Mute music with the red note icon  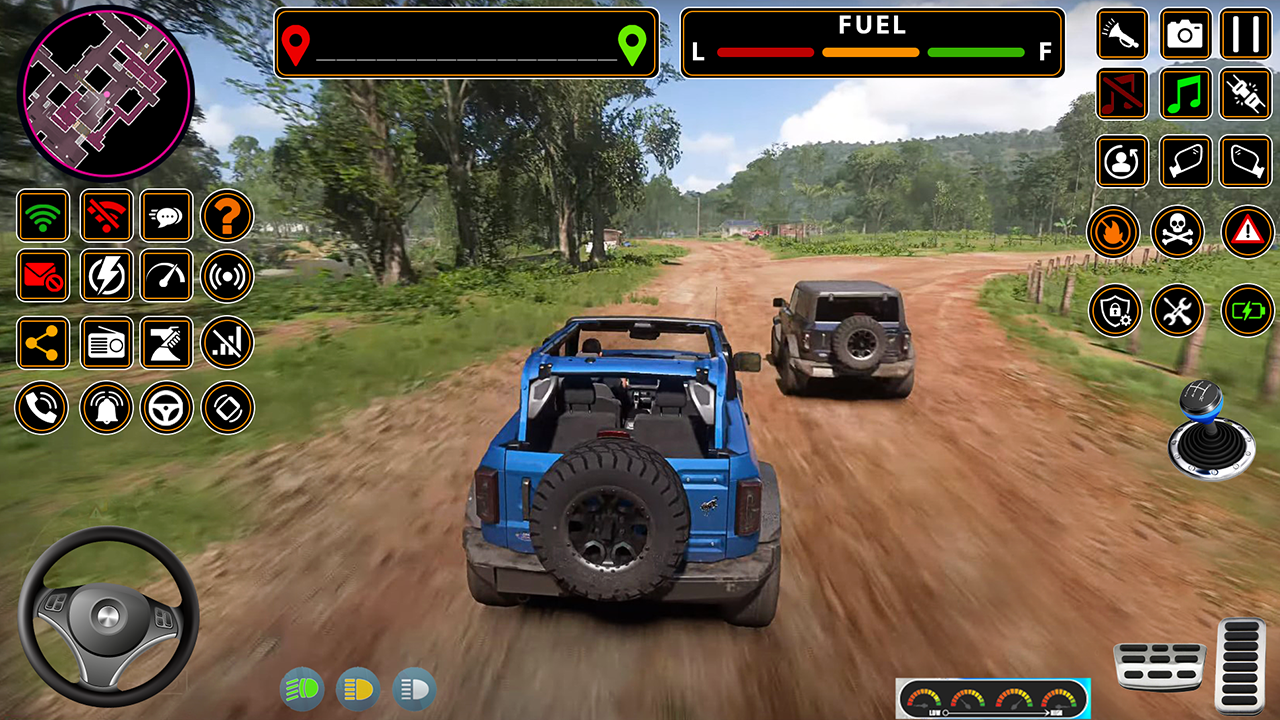click(x=1122, y=95)
